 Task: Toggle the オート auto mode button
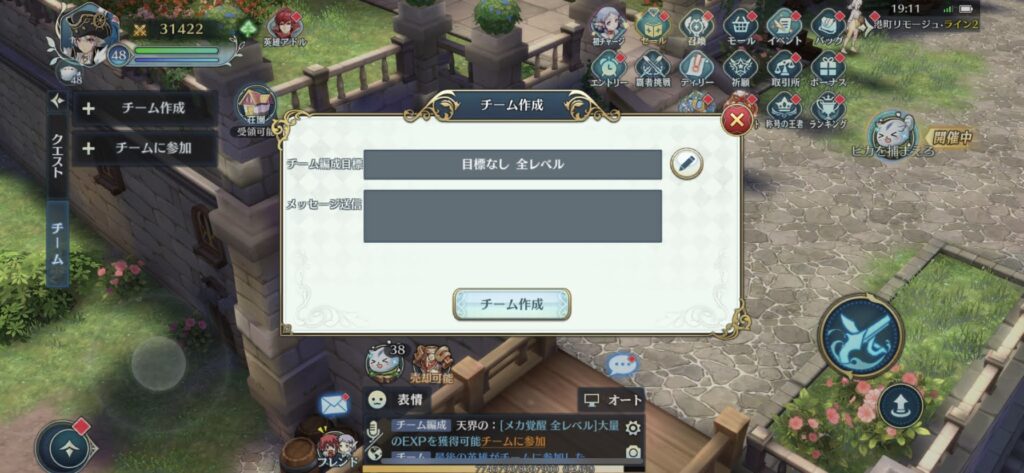tap(612, 399)
